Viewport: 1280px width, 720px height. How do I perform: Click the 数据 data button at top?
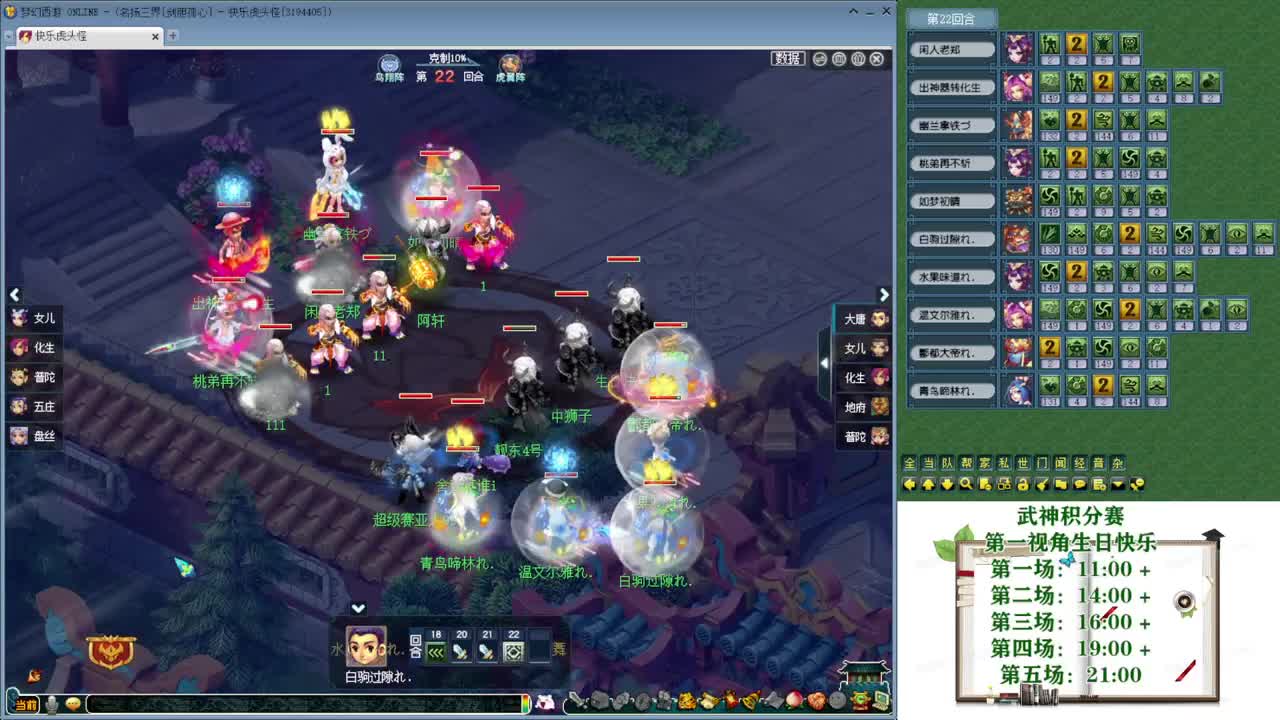pyautogui.click(x=787, y=58)
